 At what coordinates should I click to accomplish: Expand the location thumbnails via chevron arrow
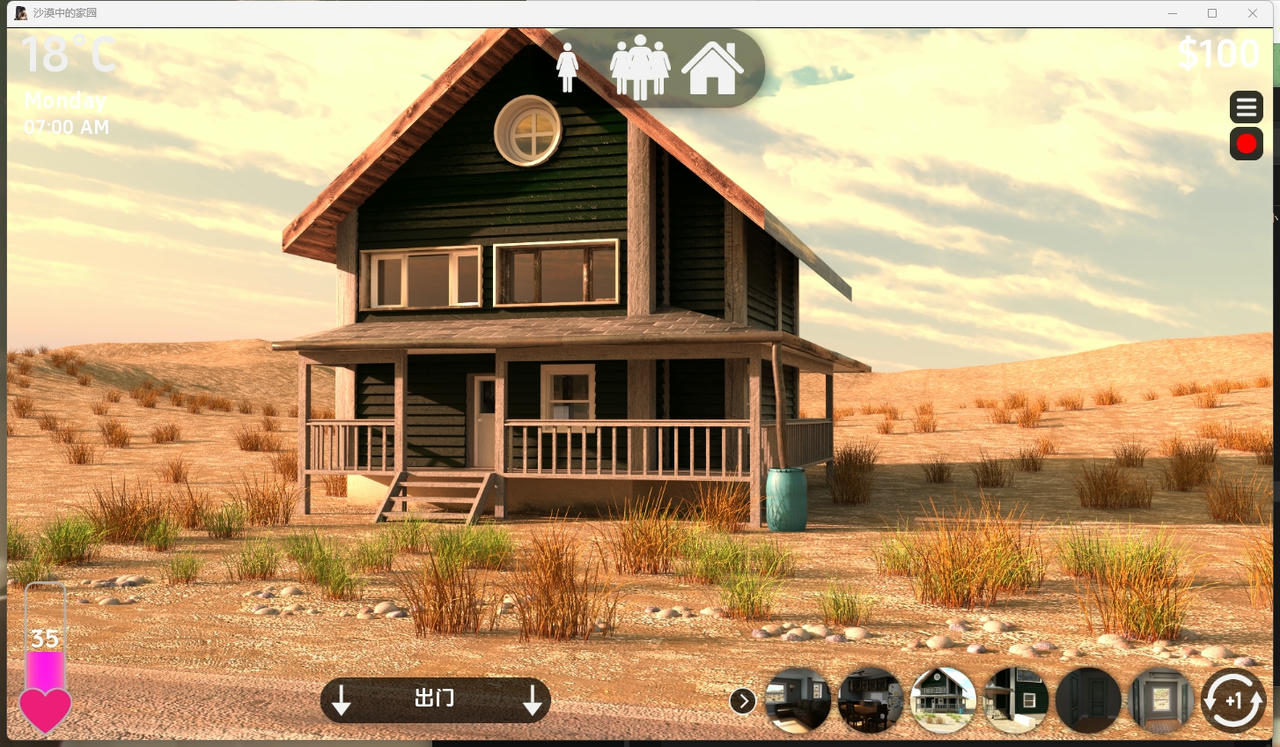pyautogui.click(x=742, y=701)
